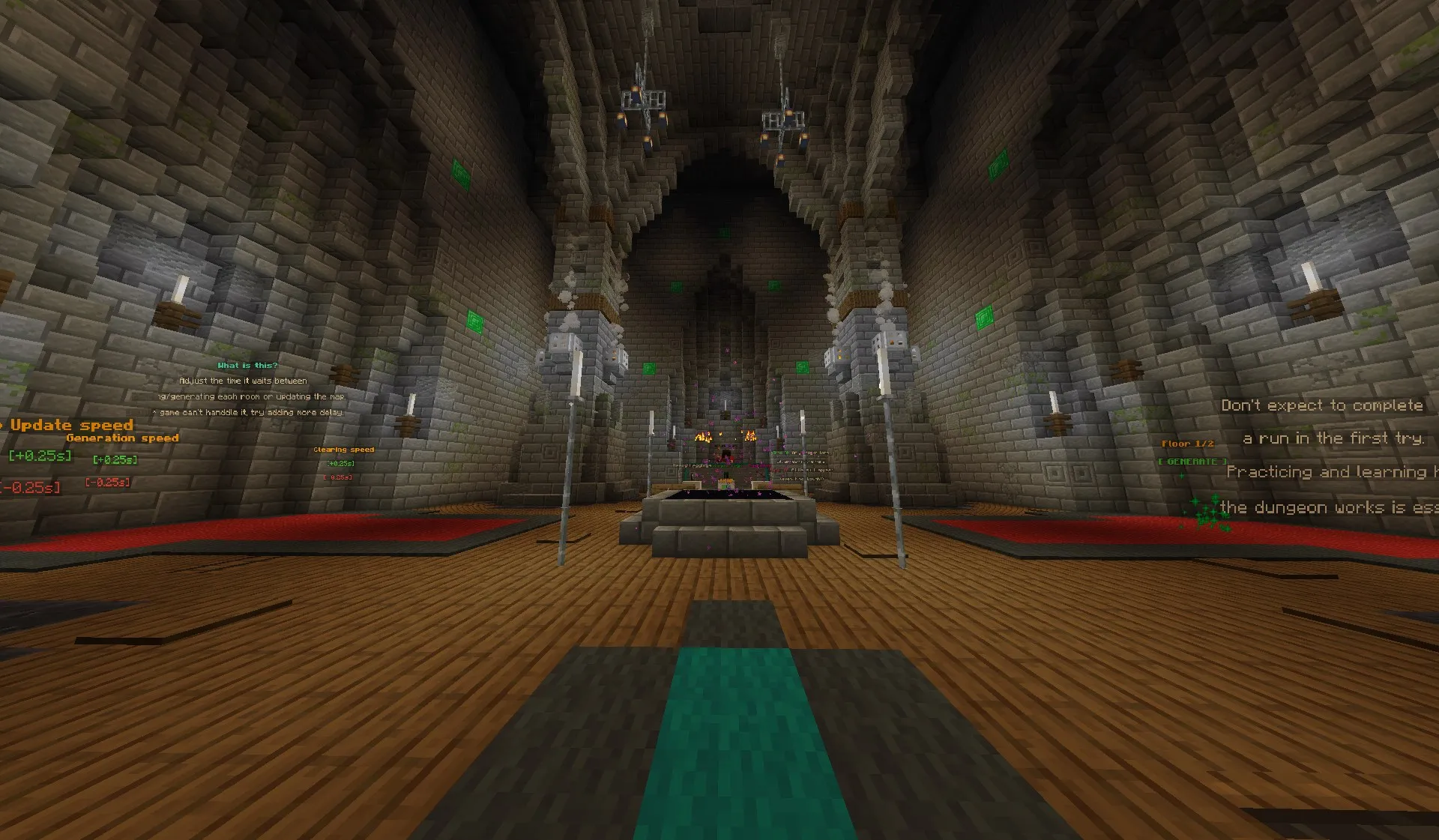Click the player head above the altar
The height and width of the screenshot is (840, 1439).
[x=726, y=453]
